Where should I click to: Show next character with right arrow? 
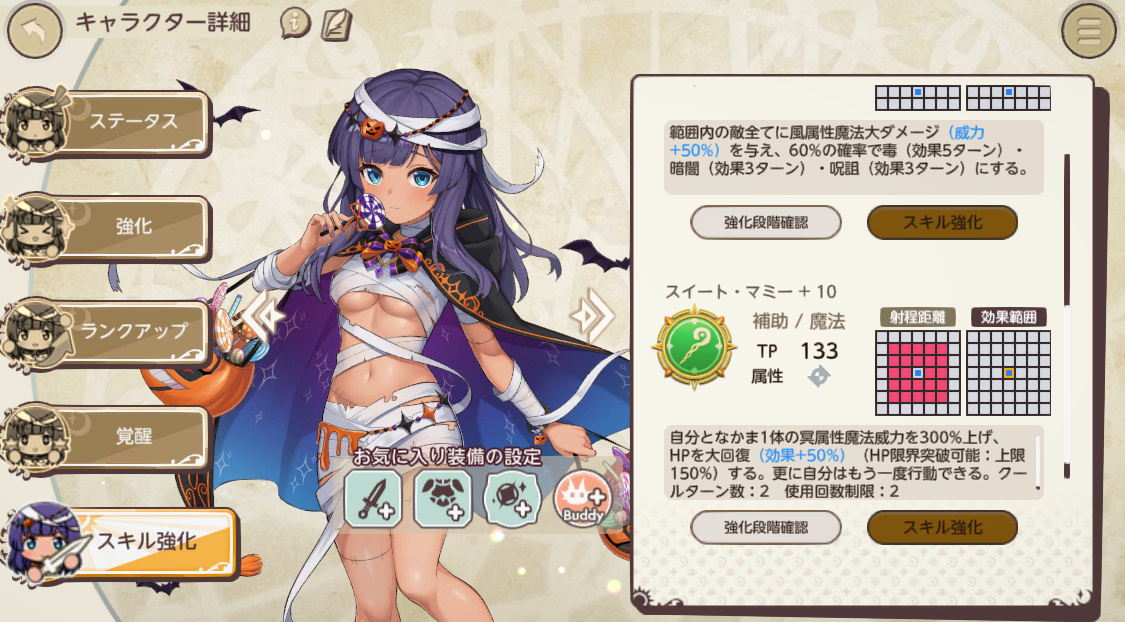tap(591, 315)
